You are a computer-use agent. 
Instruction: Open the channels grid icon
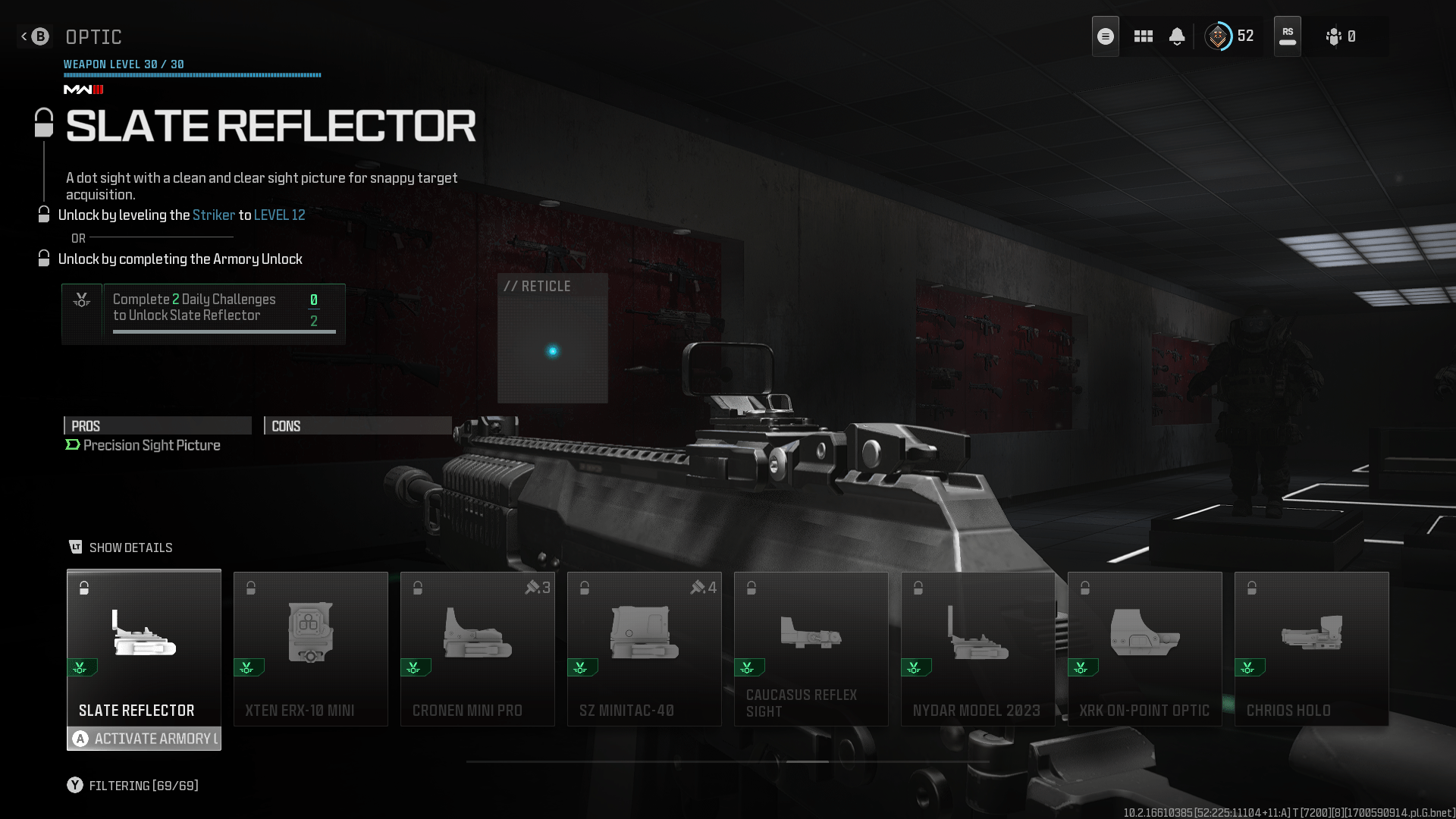point(1143,36)
